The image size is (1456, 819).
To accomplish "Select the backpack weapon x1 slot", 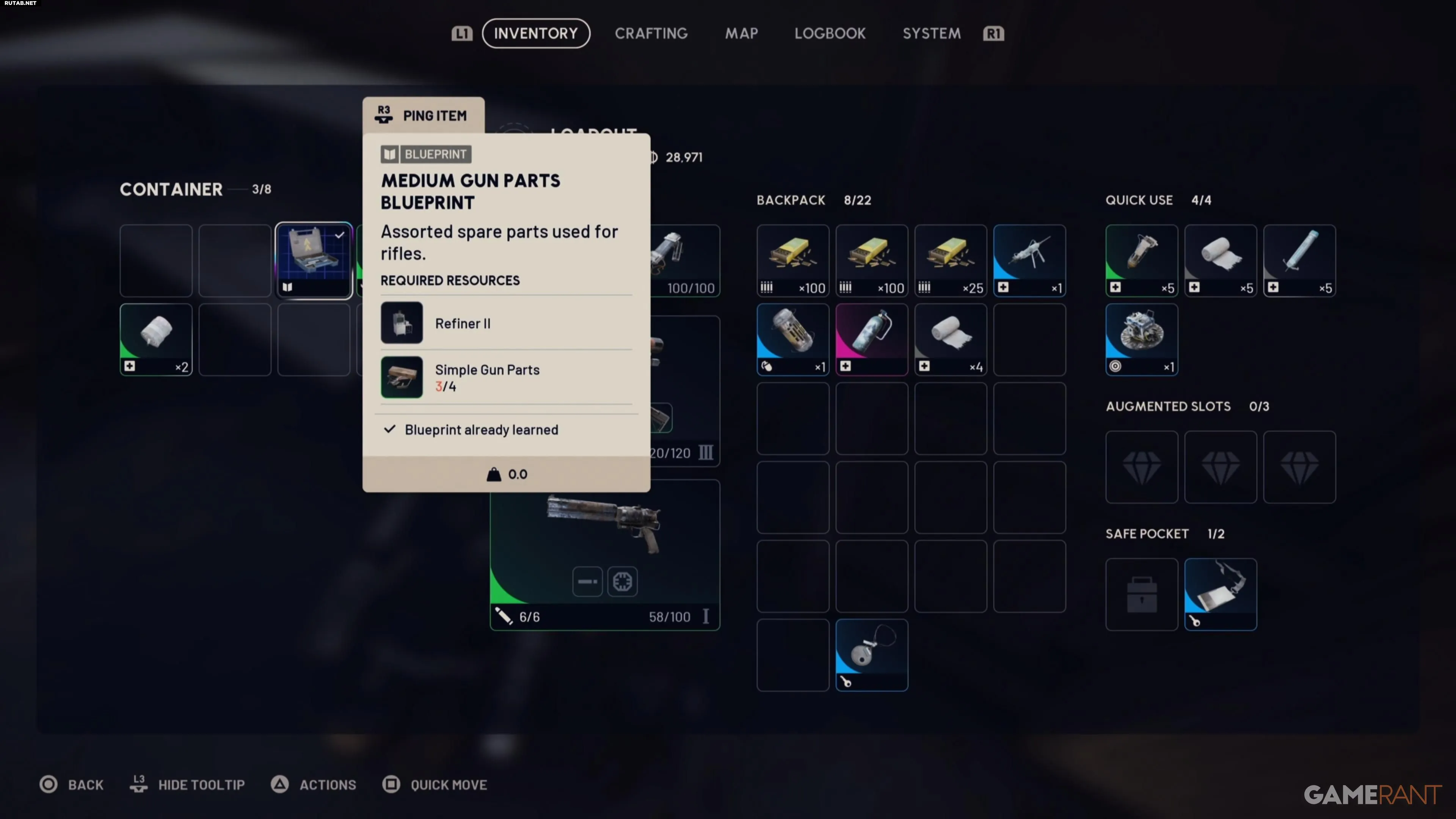I will coord(1029,260).
